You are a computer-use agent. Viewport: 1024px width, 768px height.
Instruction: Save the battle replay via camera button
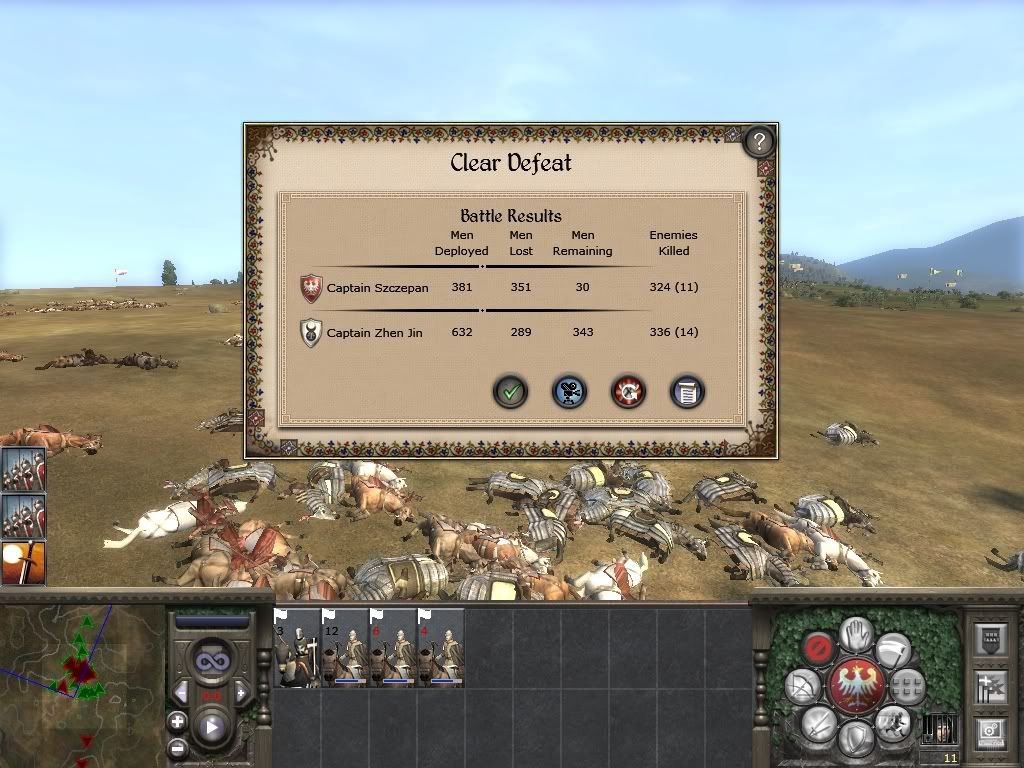point(570,391)
